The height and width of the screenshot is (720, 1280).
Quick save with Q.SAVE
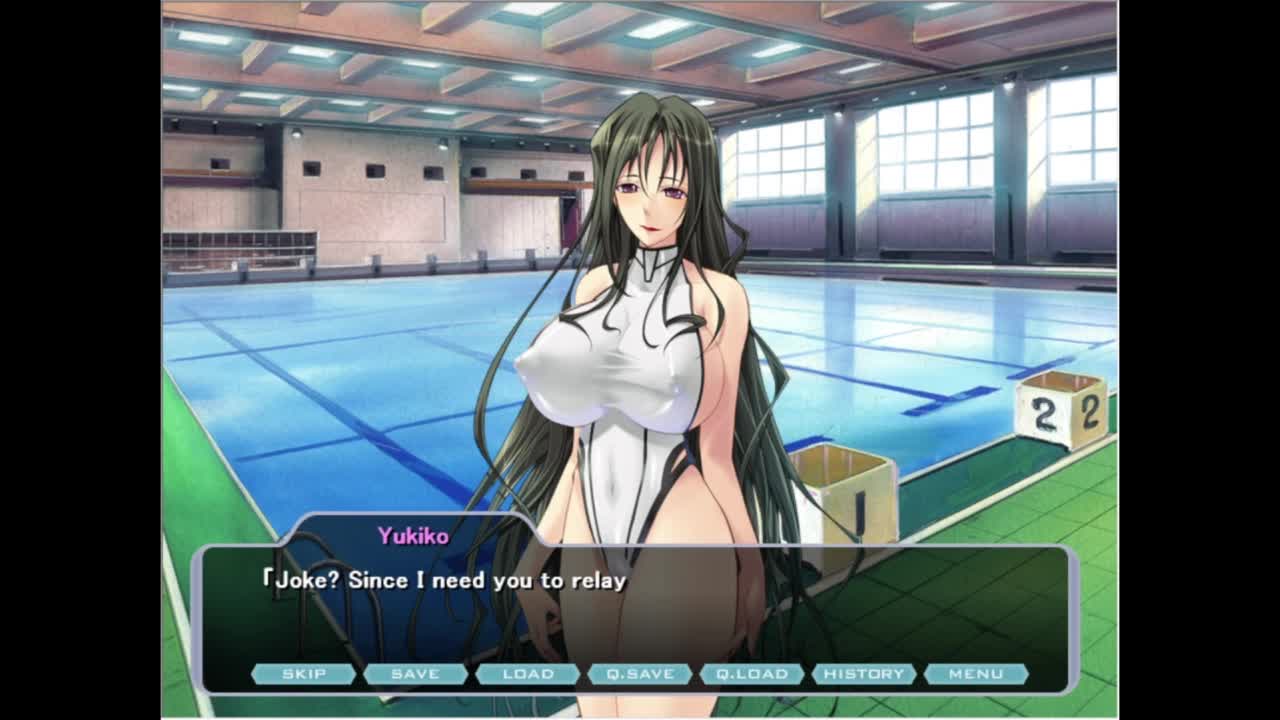pos(640,674)
